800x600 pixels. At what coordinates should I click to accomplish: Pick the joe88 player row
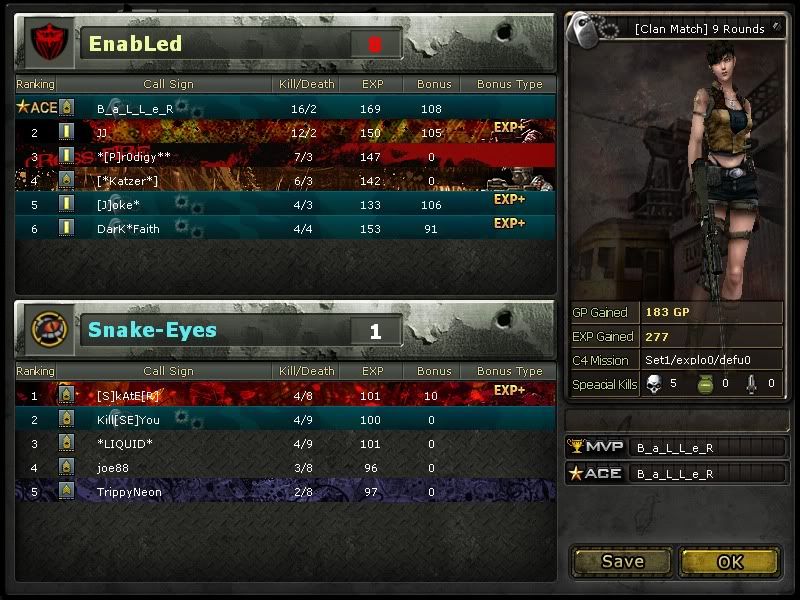[x=285, y=468]
